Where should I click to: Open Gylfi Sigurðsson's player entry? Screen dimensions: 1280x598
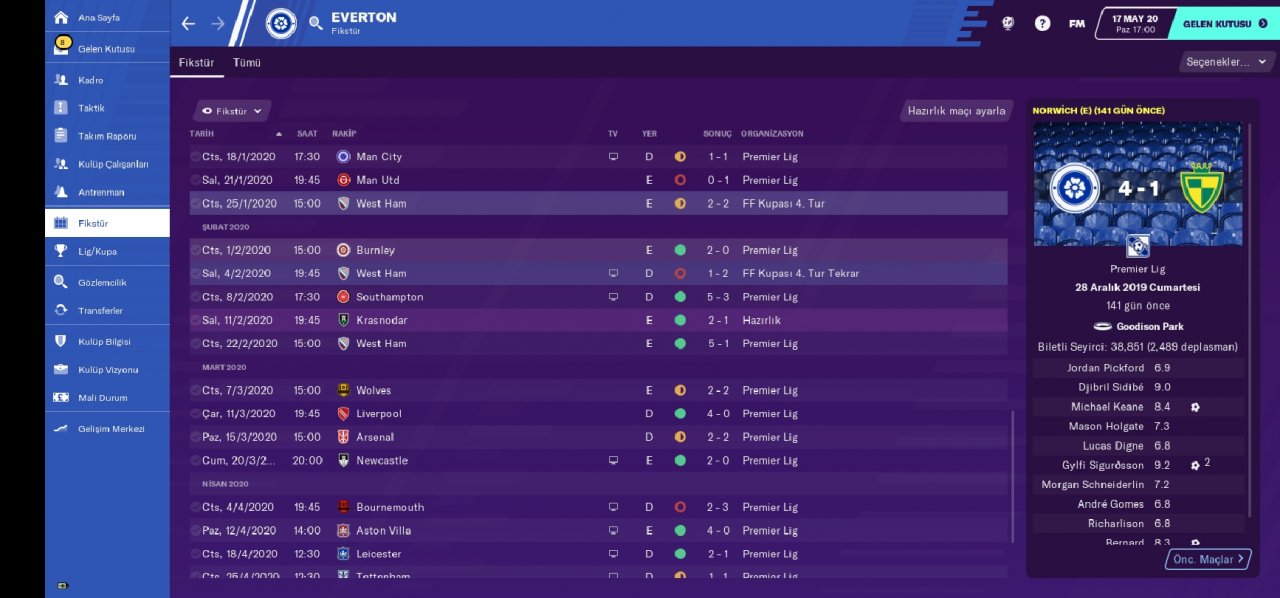[x=1103, y=465]
